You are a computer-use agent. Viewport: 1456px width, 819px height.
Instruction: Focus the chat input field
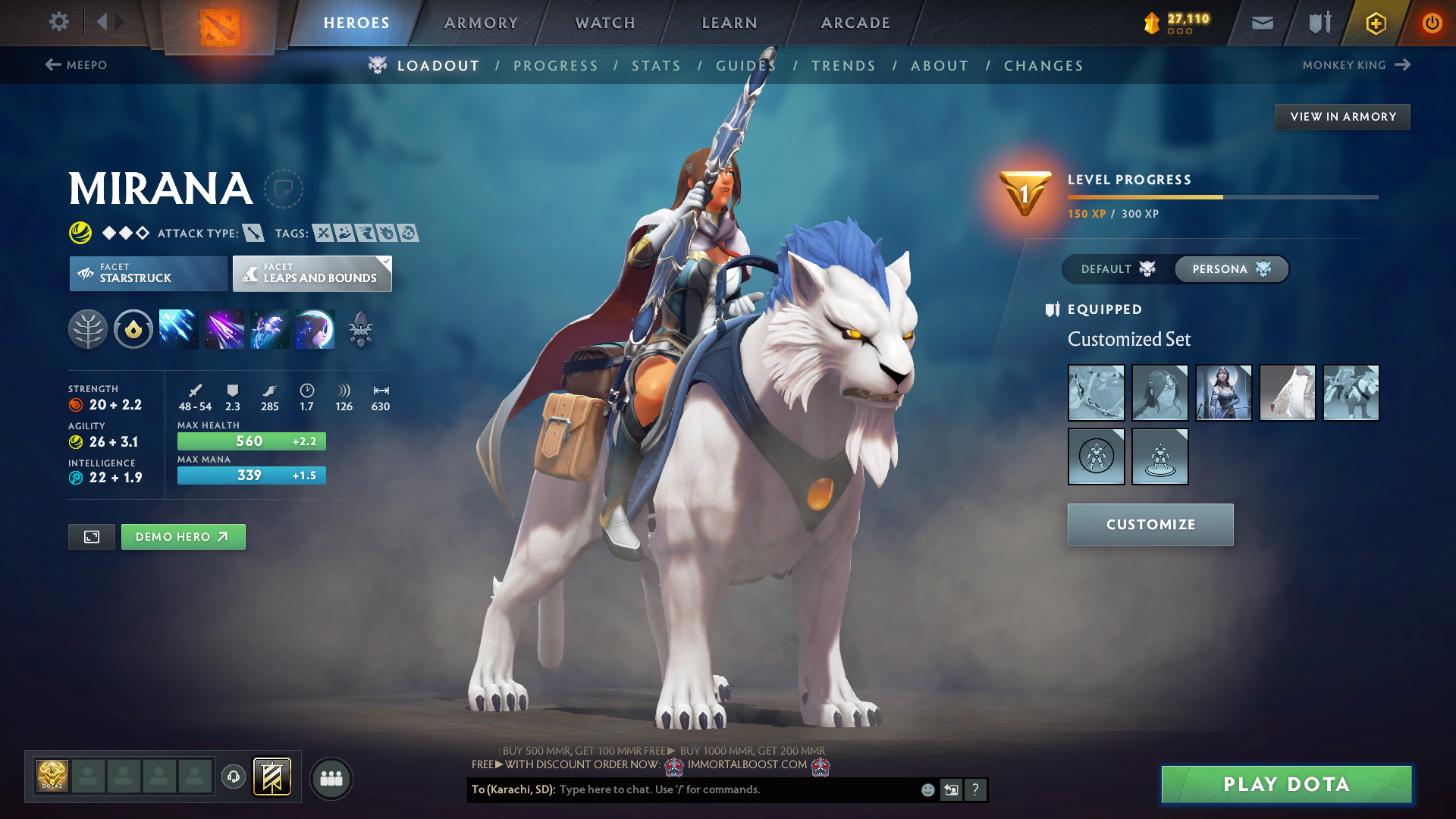[736, 789]
